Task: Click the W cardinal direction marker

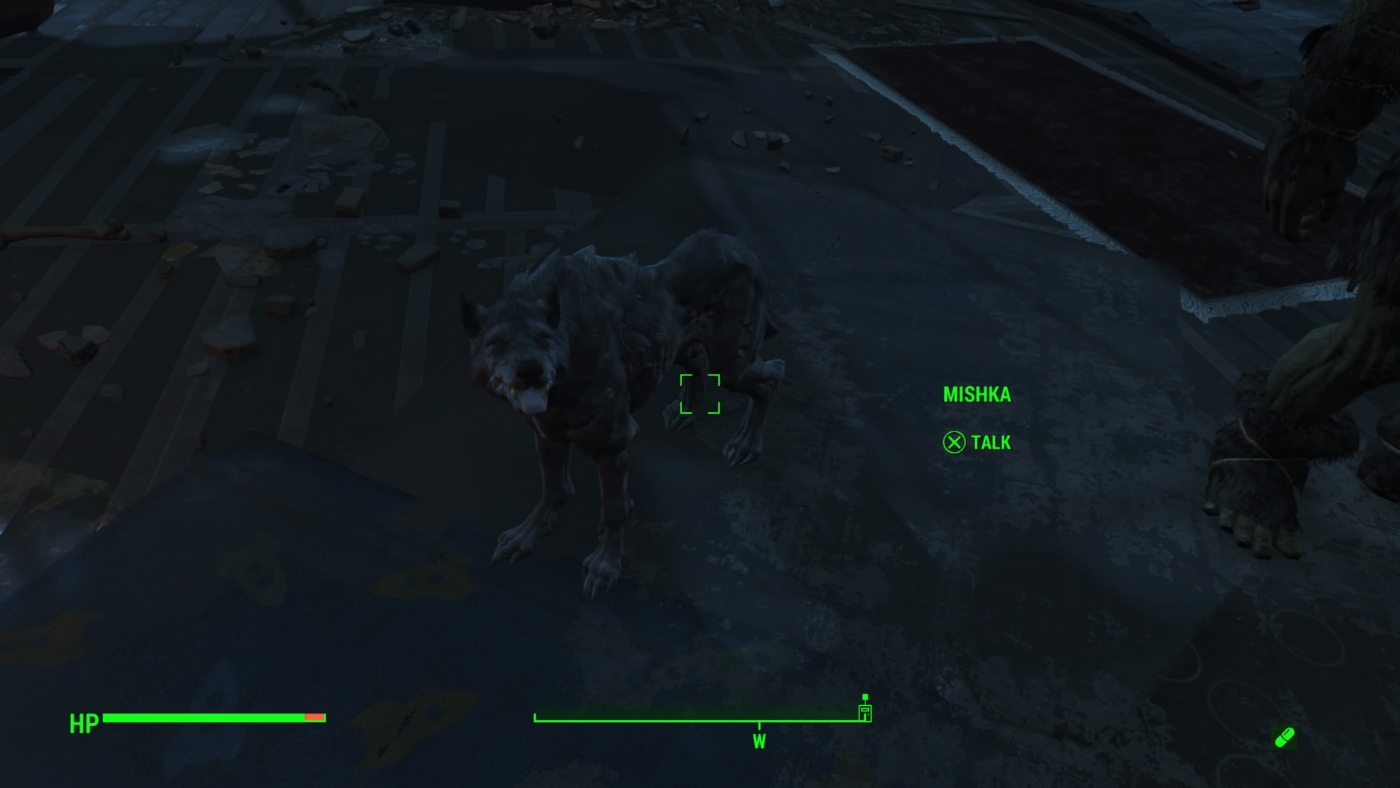Action: coord(758,742)
